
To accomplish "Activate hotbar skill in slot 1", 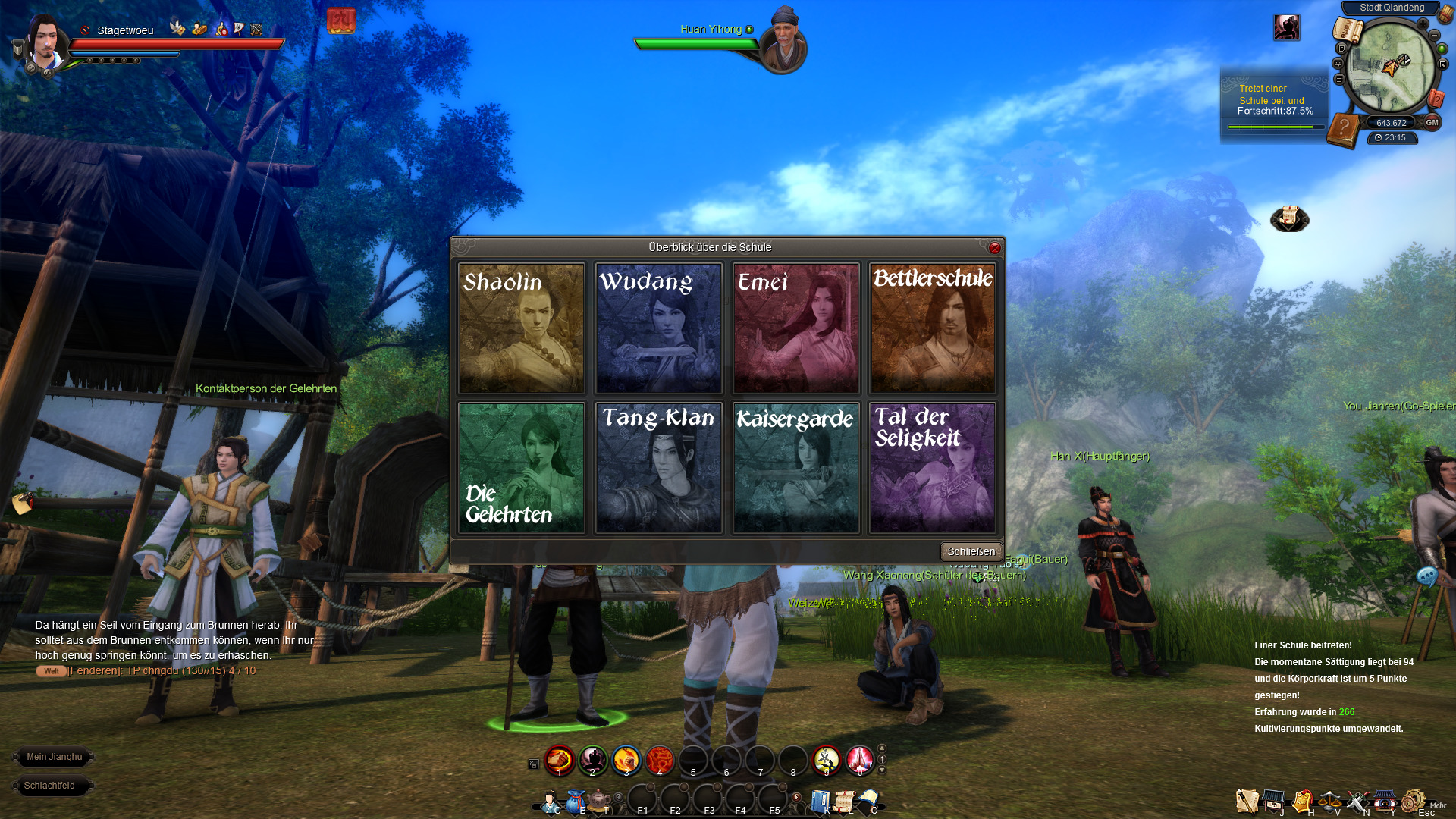I will click(x=560, y=759).
